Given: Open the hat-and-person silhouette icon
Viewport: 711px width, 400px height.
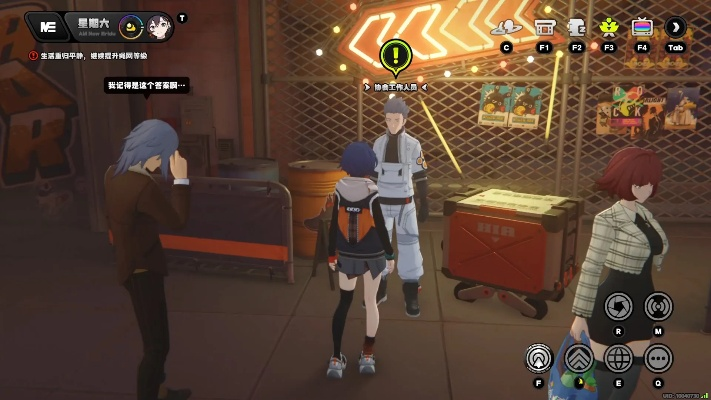Looking at the screenshot, I should 508,27.
